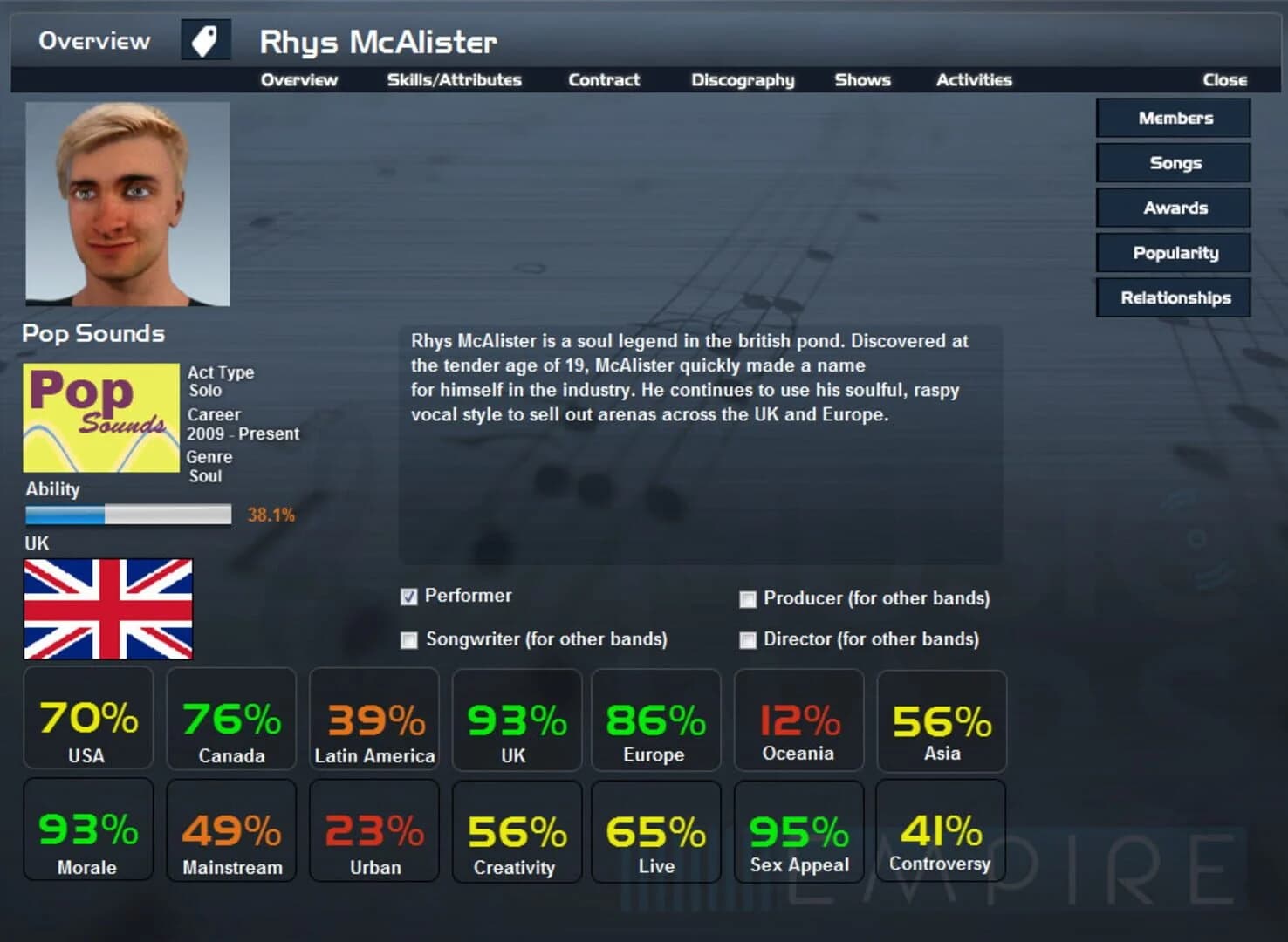1288x942 pixels.
Task: Open the Discography tab
Action: click(x=743, y=79)
